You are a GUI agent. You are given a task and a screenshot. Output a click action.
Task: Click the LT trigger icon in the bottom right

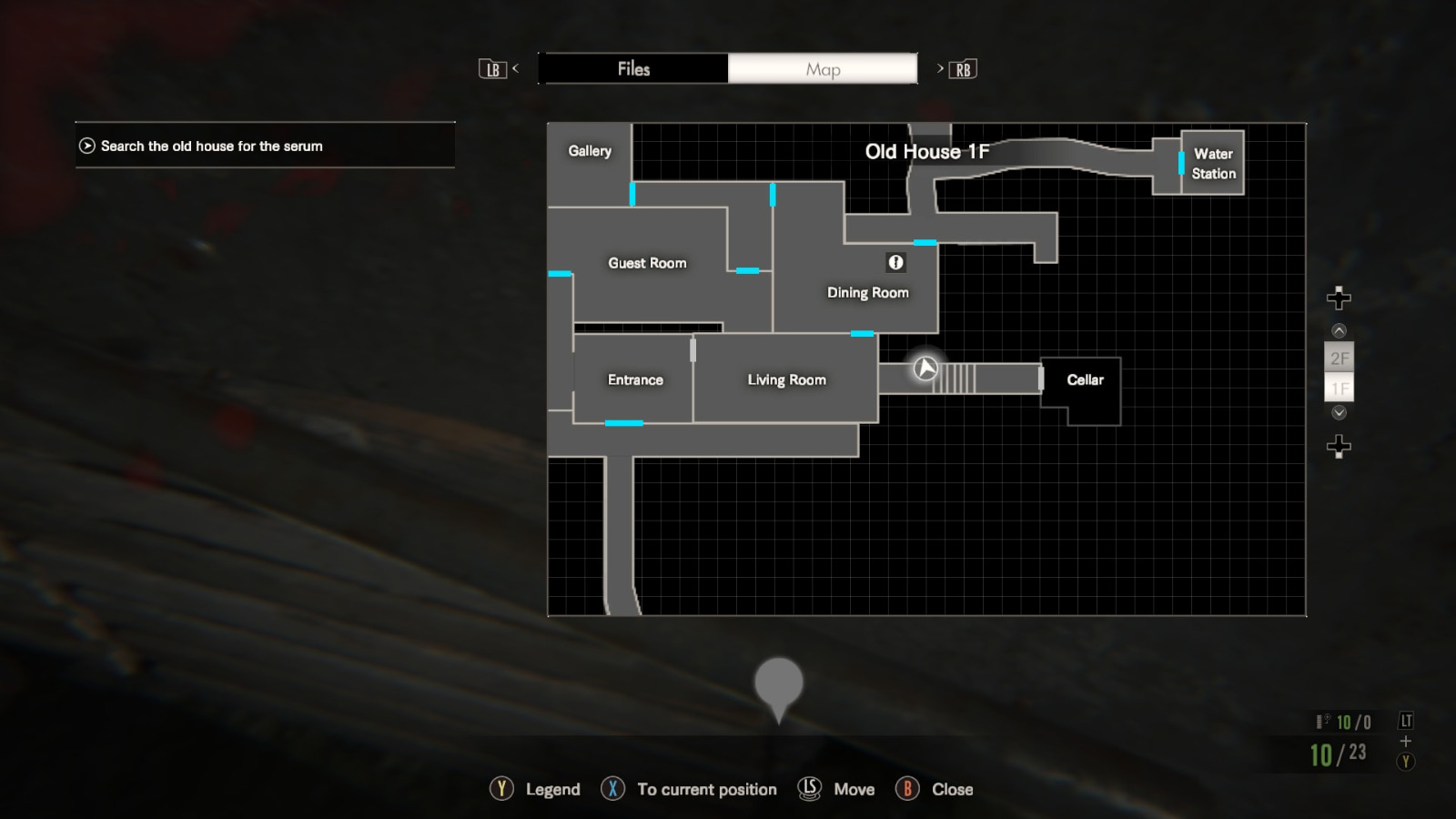[x=1405, y=720]
